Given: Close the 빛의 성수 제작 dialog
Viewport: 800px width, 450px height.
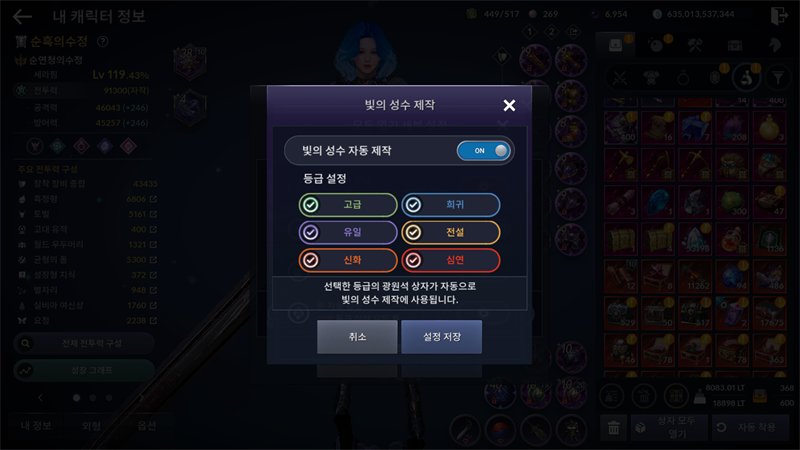Looking at the screenshot, I should click(x=509, y=105).
